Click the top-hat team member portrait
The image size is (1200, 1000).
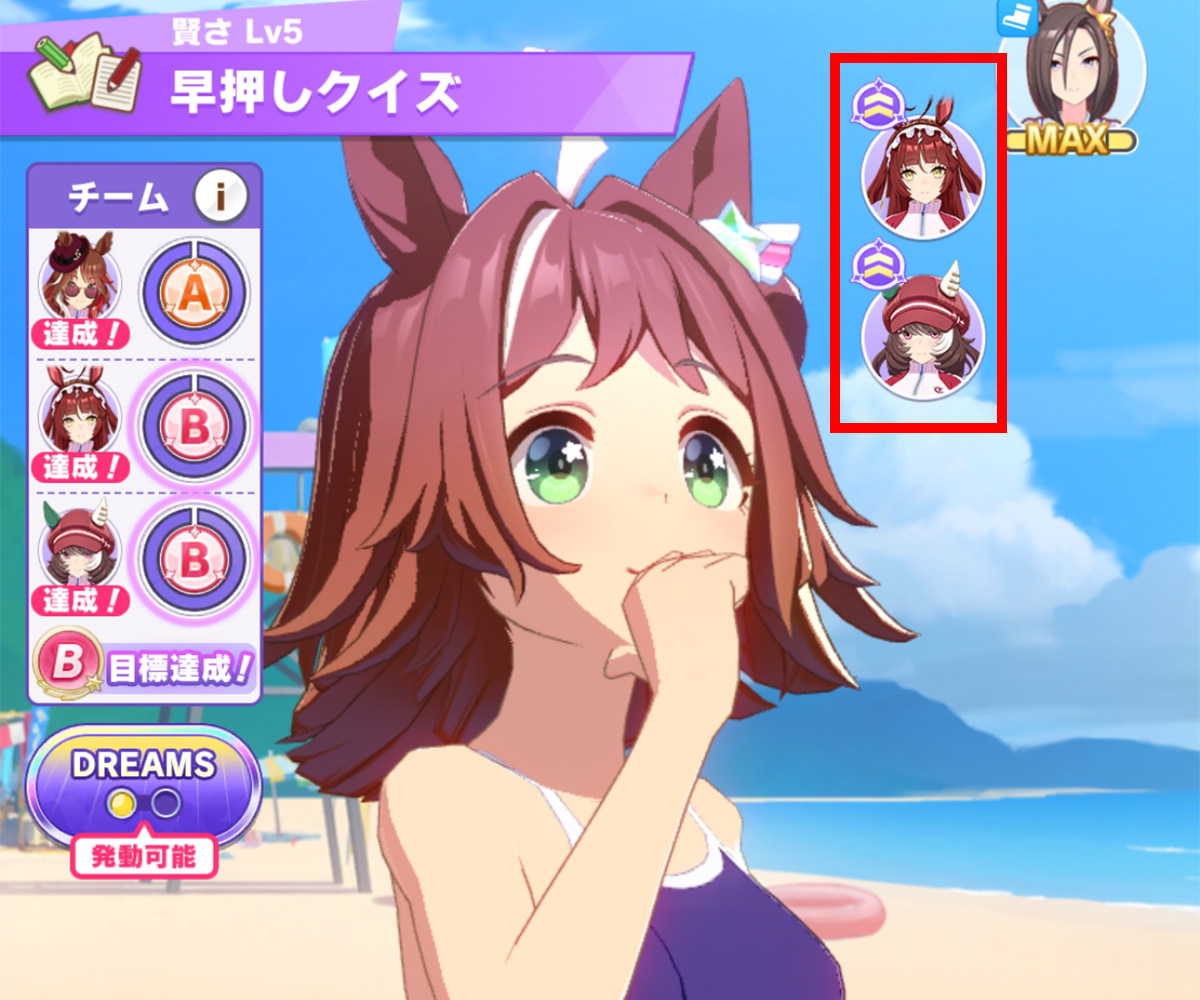point(80,283)
